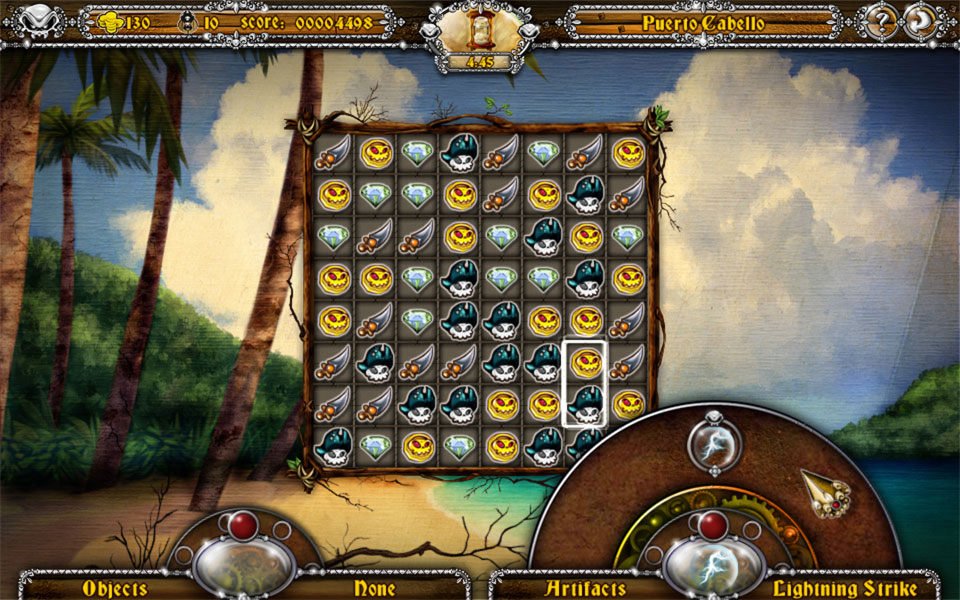The width and height of the screenshot is (960, 600).
Task: Pick the pirate skull tile inside the white box
Action: tap(586, 404)
